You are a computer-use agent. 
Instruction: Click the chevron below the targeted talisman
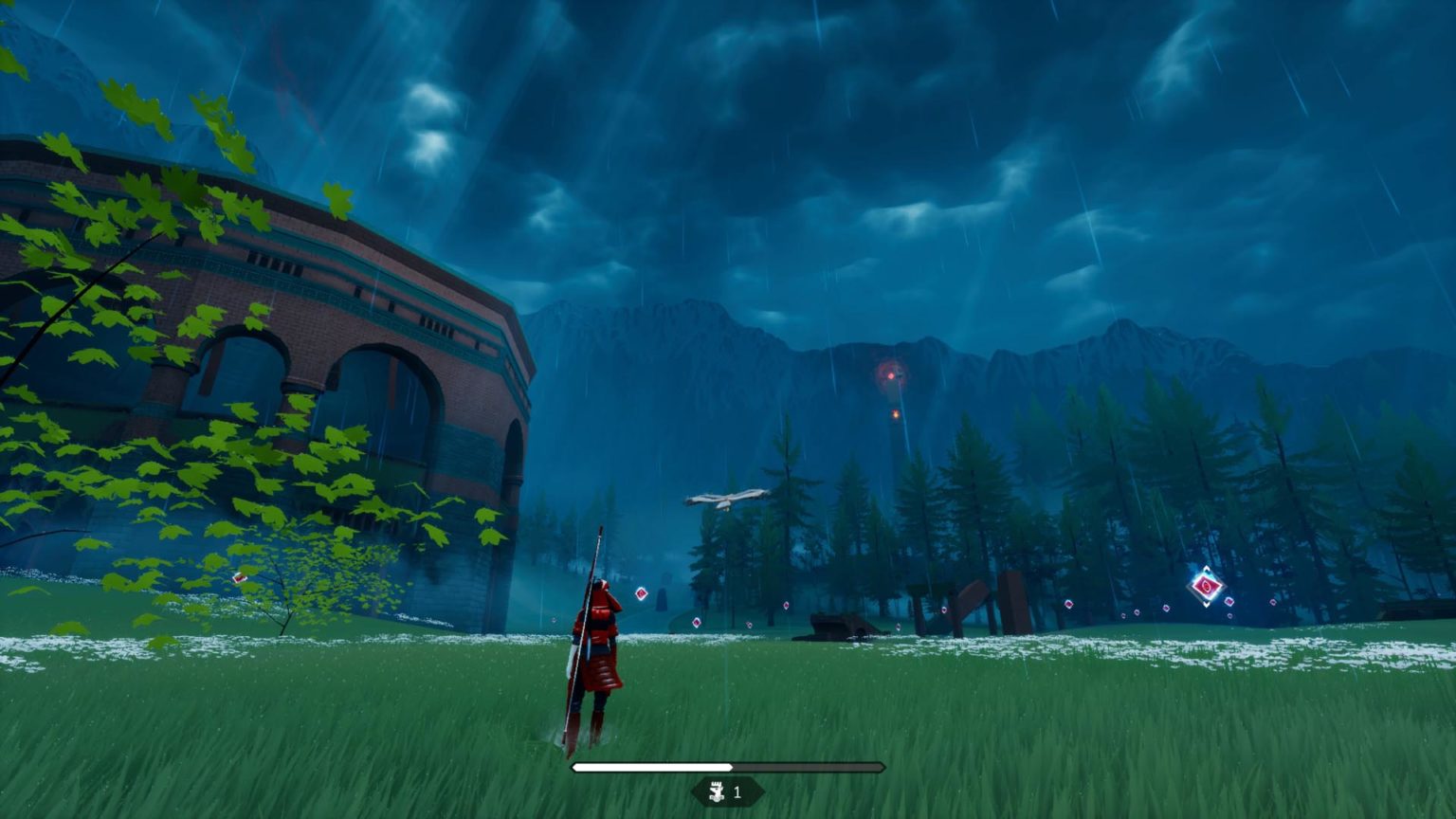1206,605
